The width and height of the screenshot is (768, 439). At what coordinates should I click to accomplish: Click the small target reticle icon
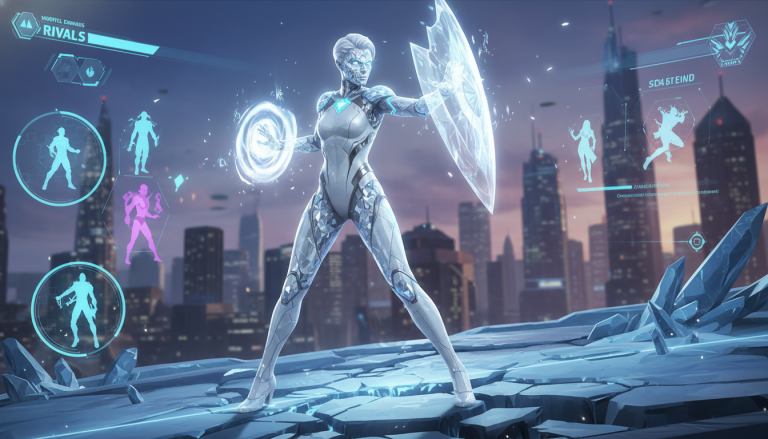coord(697,241)
